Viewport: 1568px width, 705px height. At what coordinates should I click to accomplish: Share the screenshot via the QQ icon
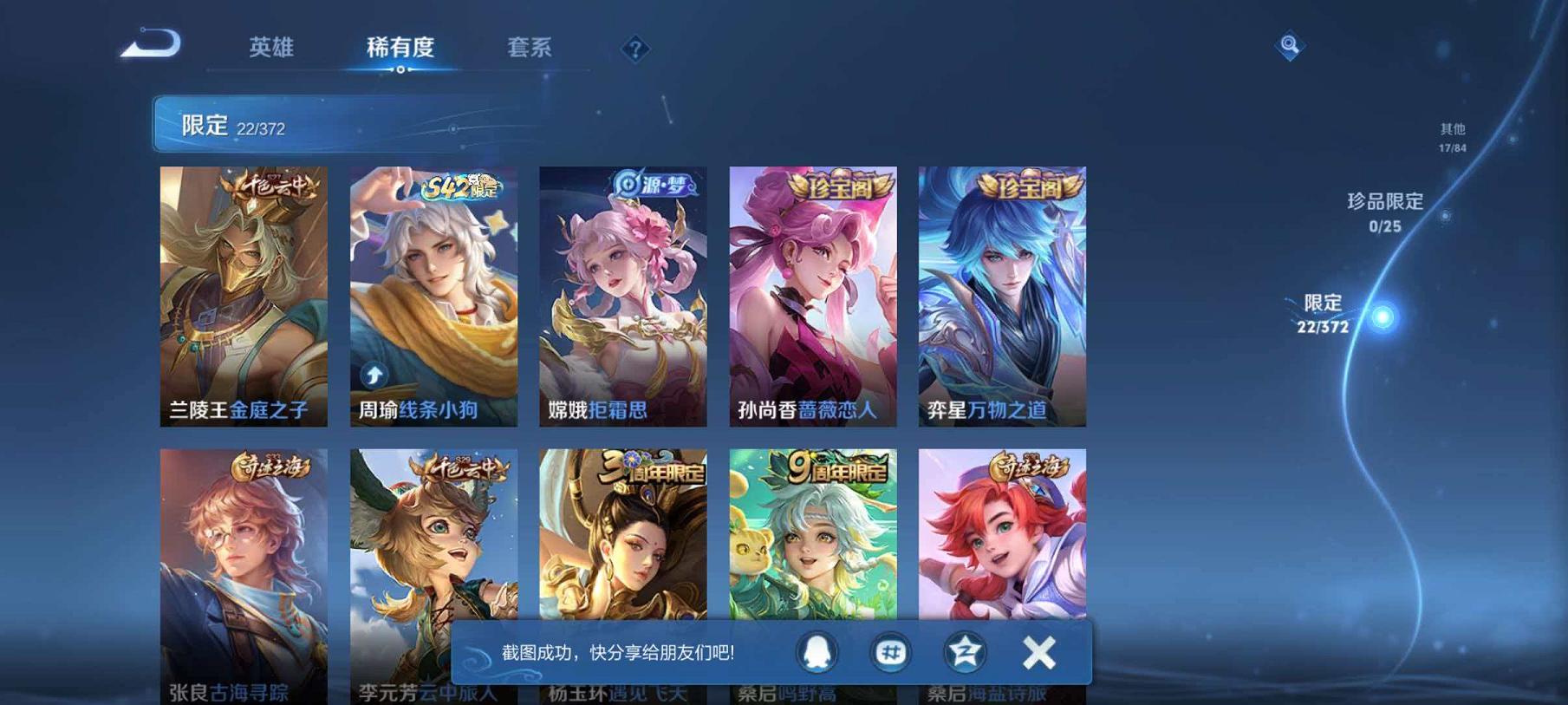click(818, 653)
